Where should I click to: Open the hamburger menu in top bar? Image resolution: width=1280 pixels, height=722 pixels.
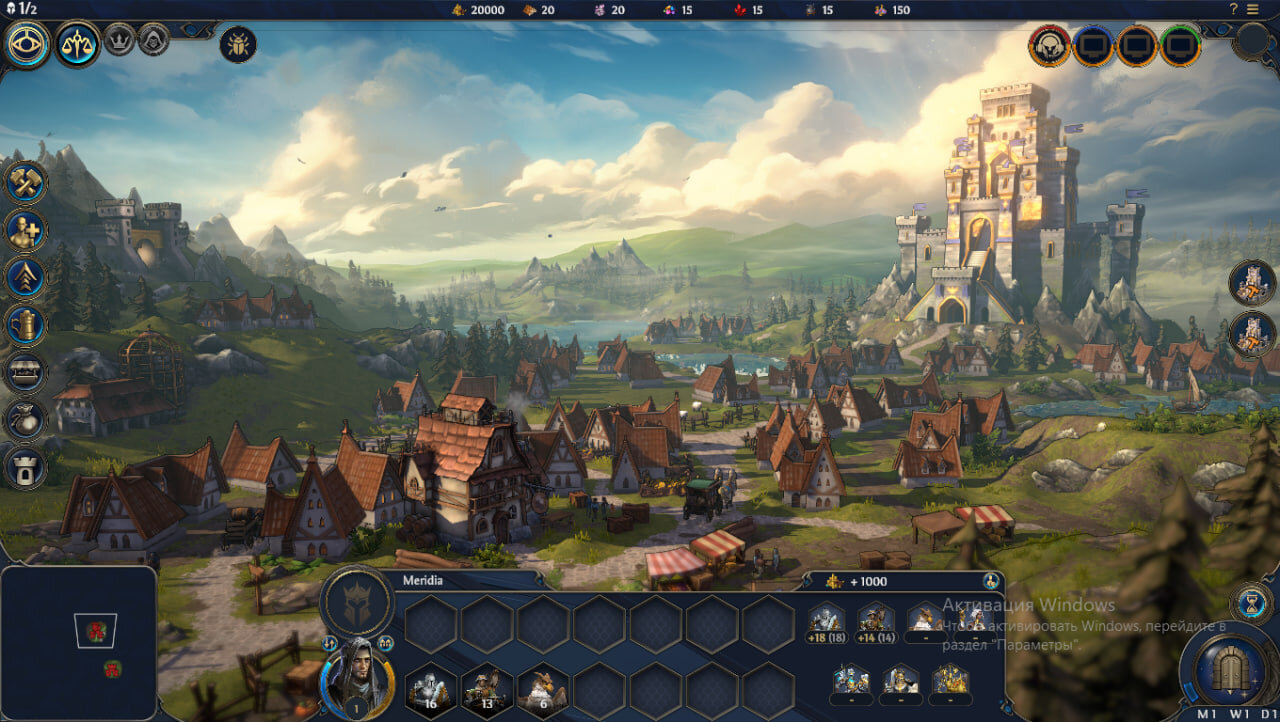coord(1253,9)
